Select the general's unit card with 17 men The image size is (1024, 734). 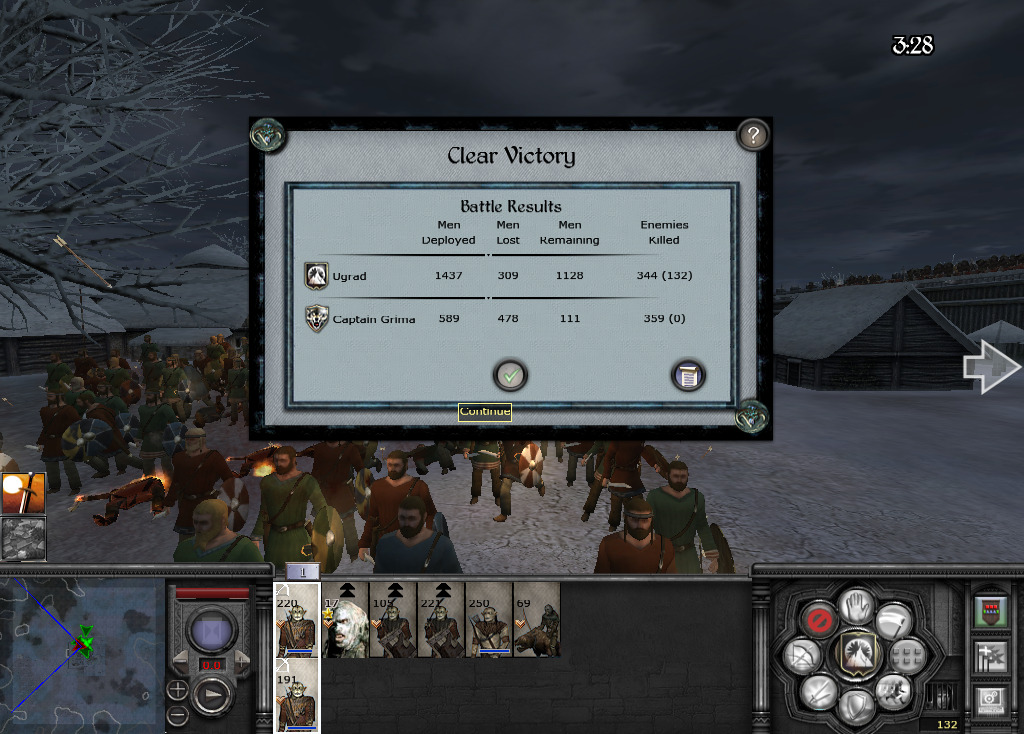click(x=345, y=620)
